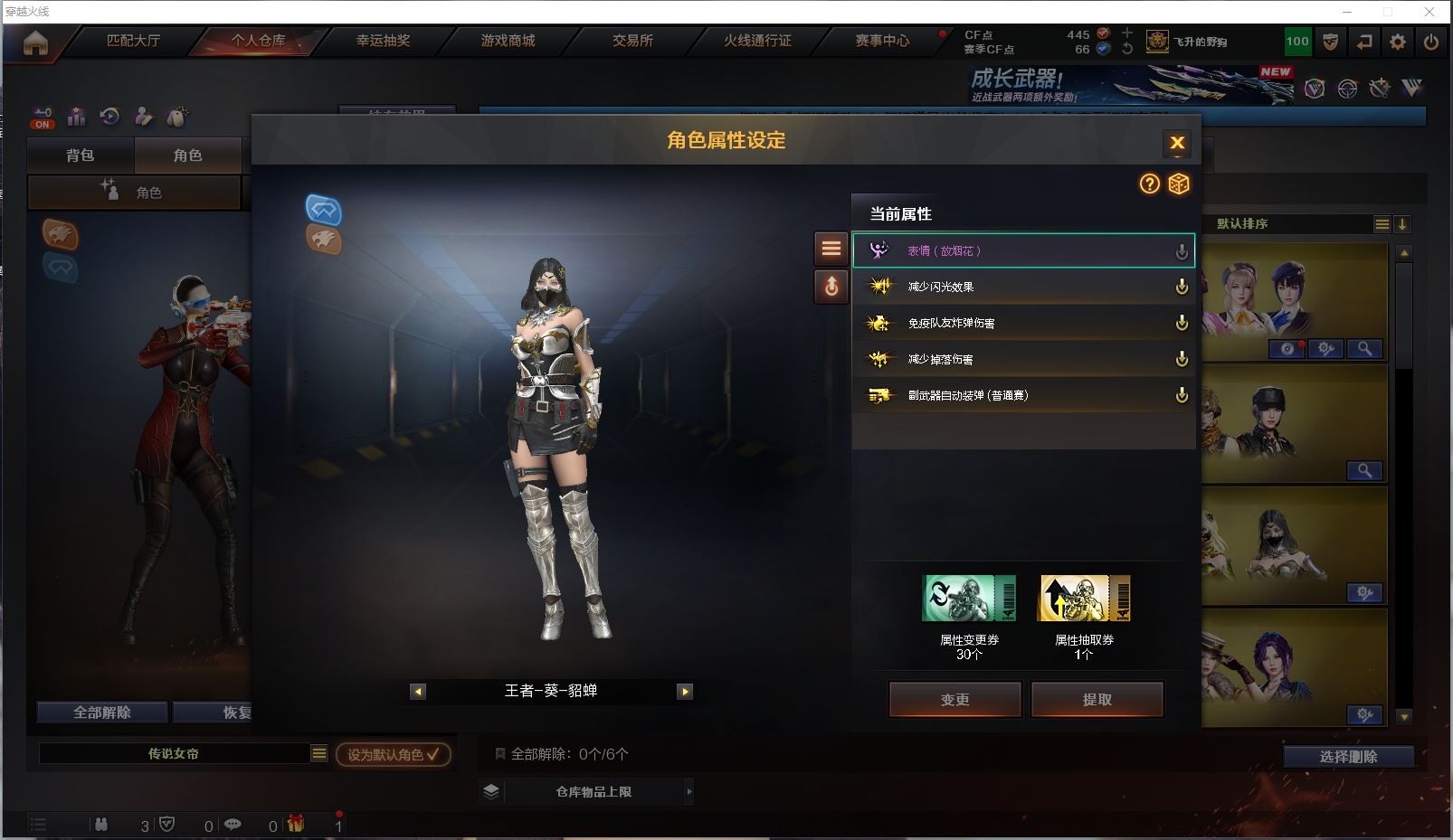Click the 选择删除 button
Screen dimensions: 1453x840
tap(1348, 757)
